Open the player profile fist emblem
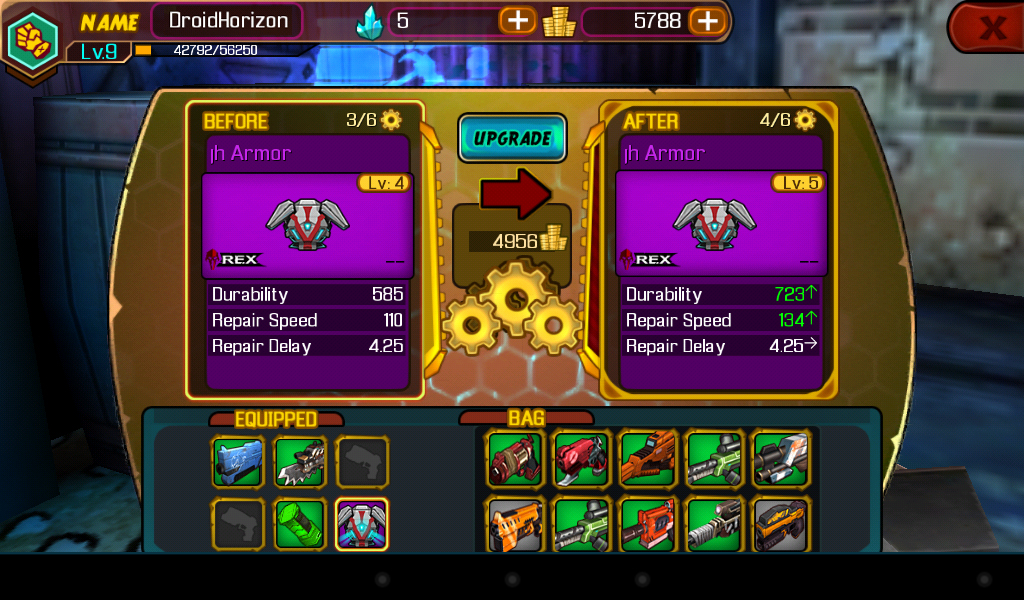The image size is (1024, 600). [32, 38]
